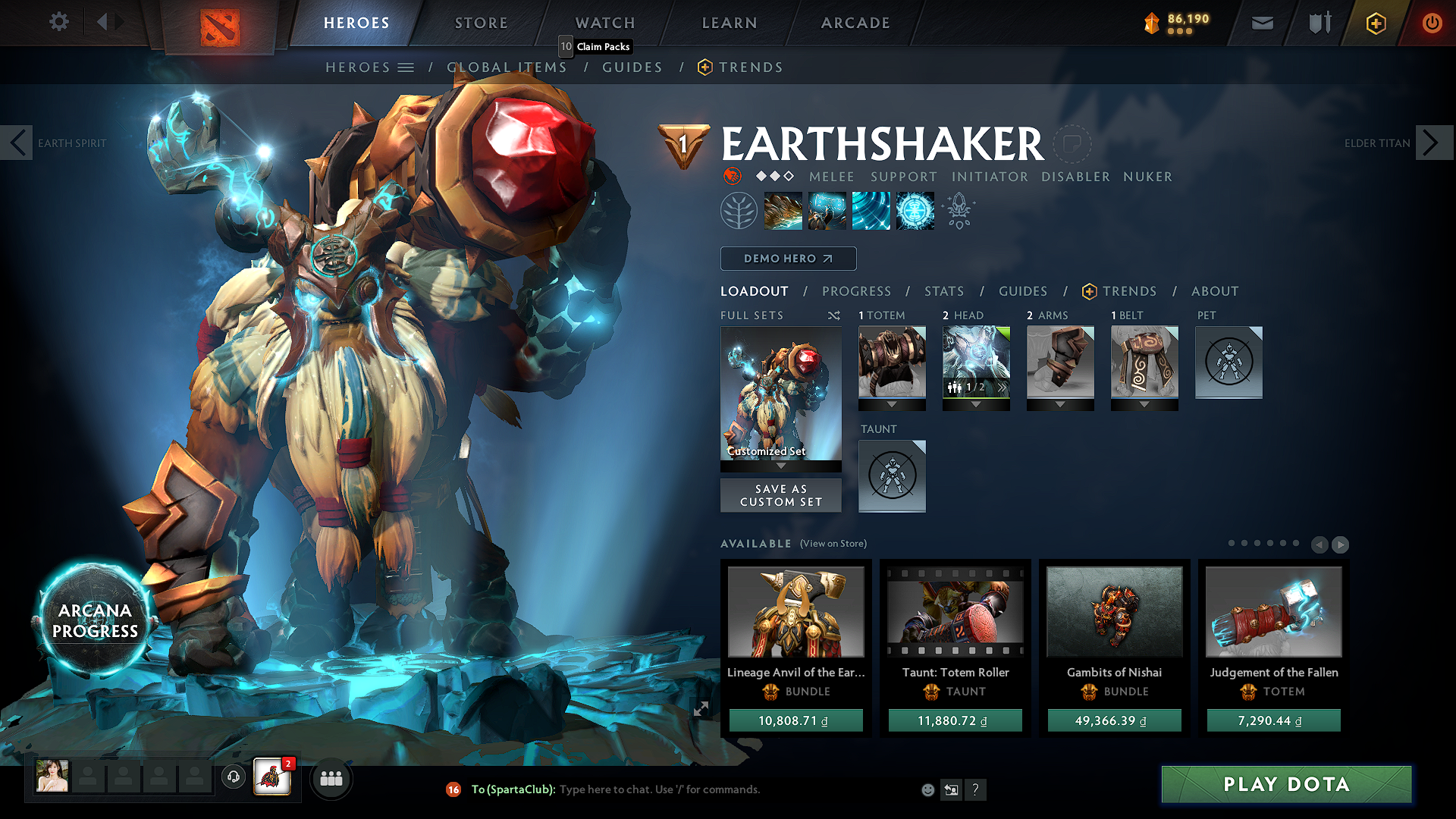Select the Fissure ability icon

[x=783, y=210]
